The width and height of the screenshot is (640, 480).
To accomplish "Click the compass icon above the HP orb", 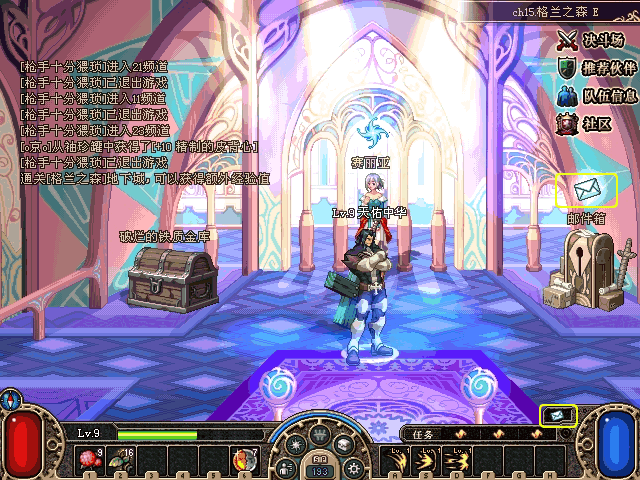I will pos(11,399).
